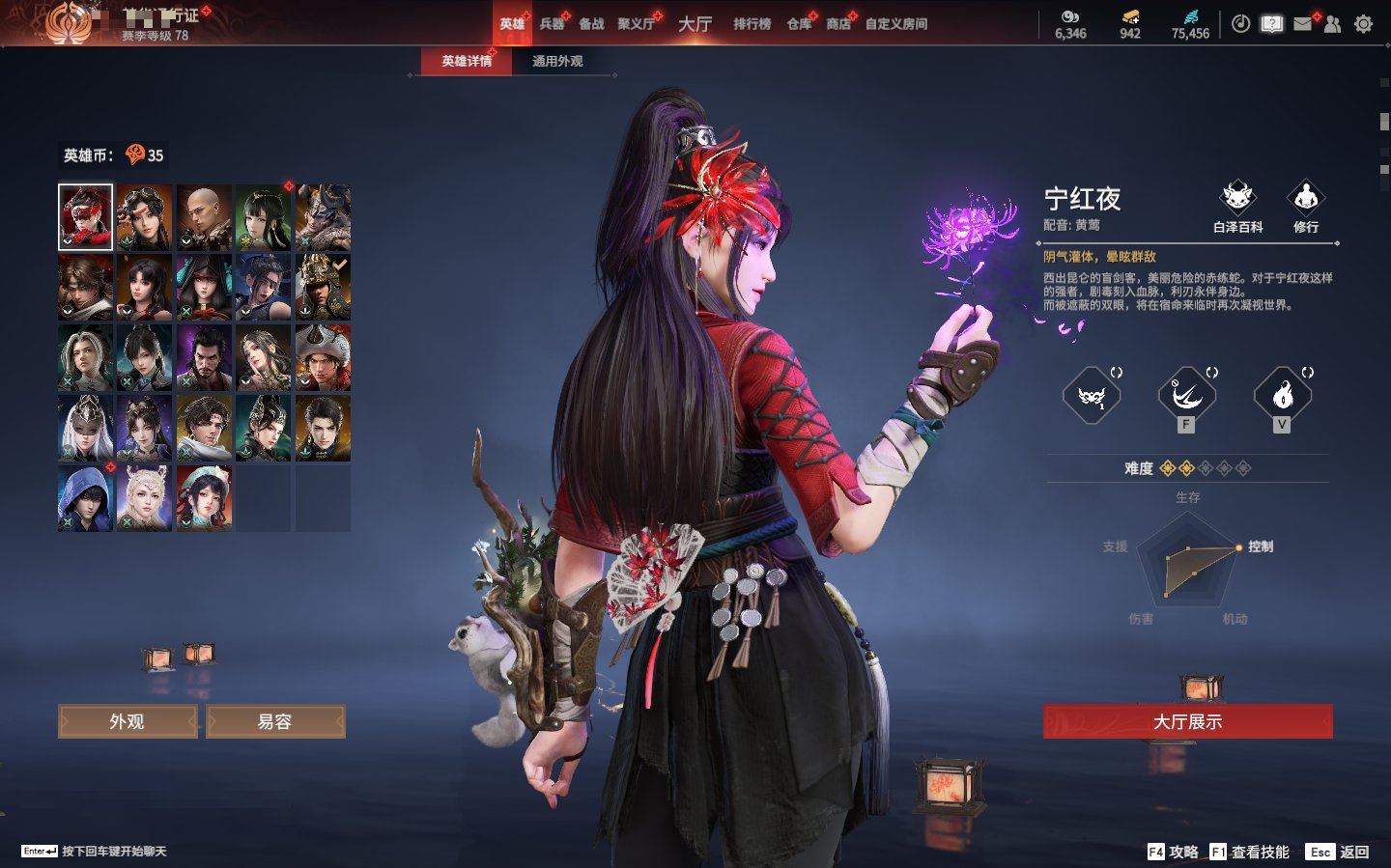Return to the 大厅 lobby
Screen dimensions: 1391x868
coord(695,23)
